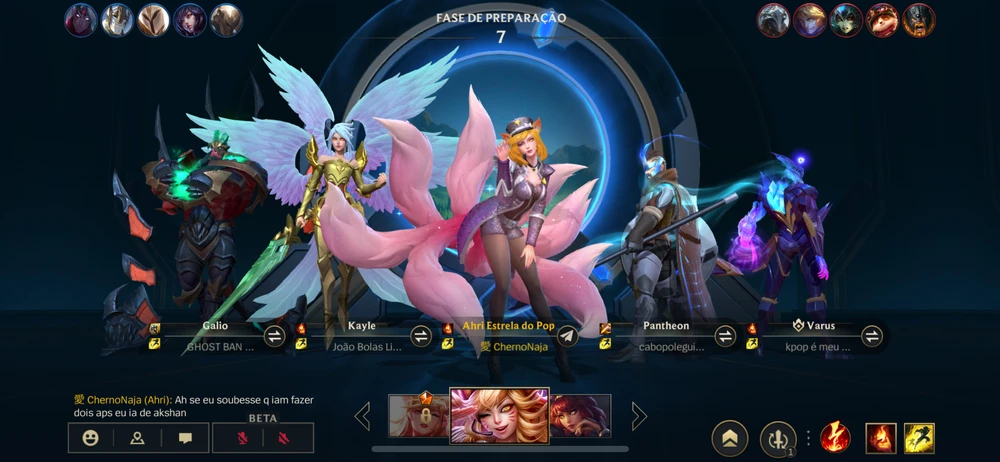This screenshot has width=1000, height=462.
Task: Show the previous skin with left arrow
Action: tap(362, 416)
